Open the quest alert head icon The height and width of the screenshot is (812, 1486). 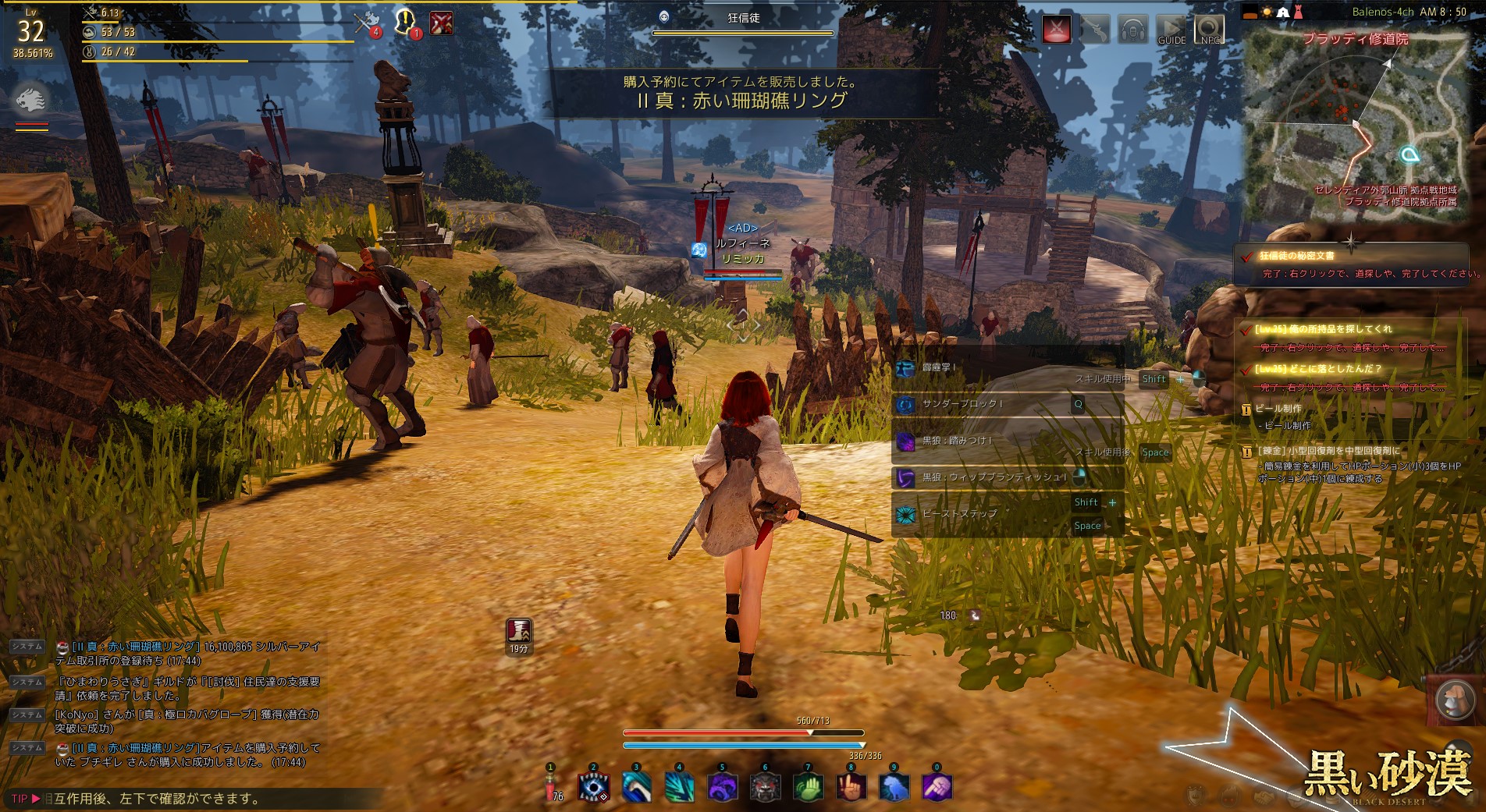[405, 22]
